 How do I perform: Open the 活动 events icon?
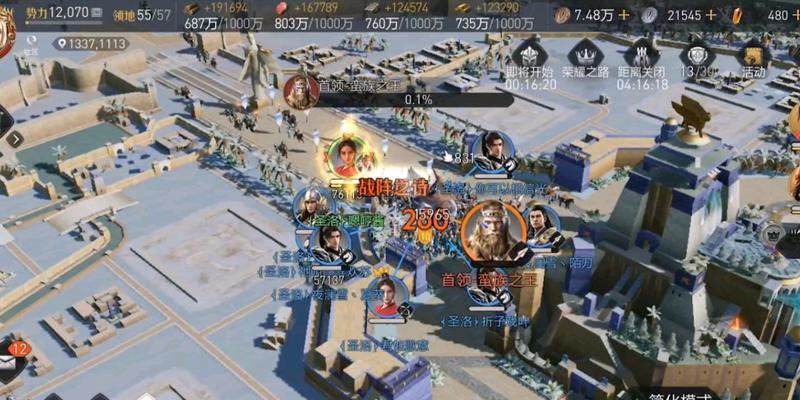[753, 55]
